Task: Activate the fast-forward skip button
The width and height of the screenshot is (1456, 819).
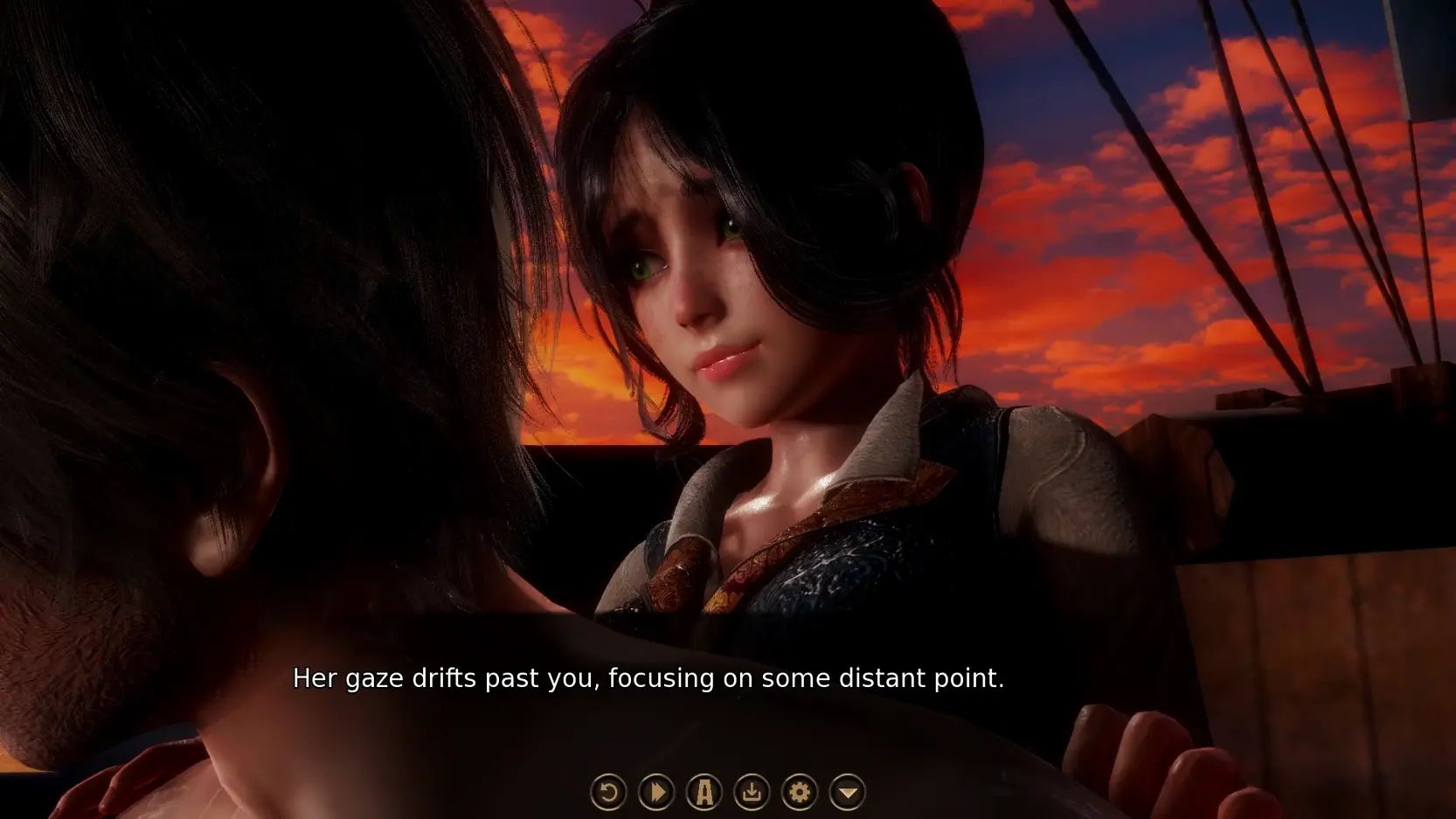Action: coord(656,793)
